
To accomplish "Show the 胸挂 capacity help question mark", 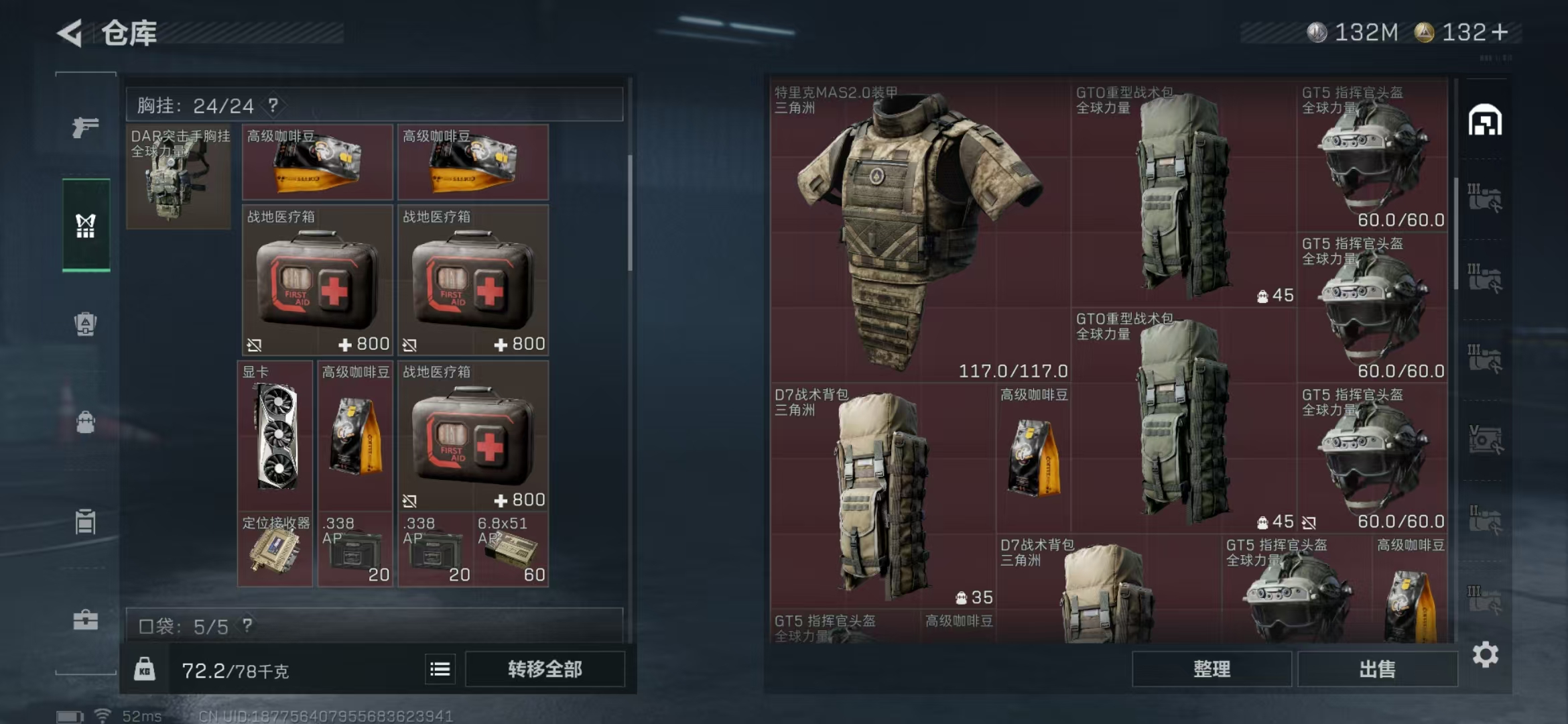I will click(273, 105).
